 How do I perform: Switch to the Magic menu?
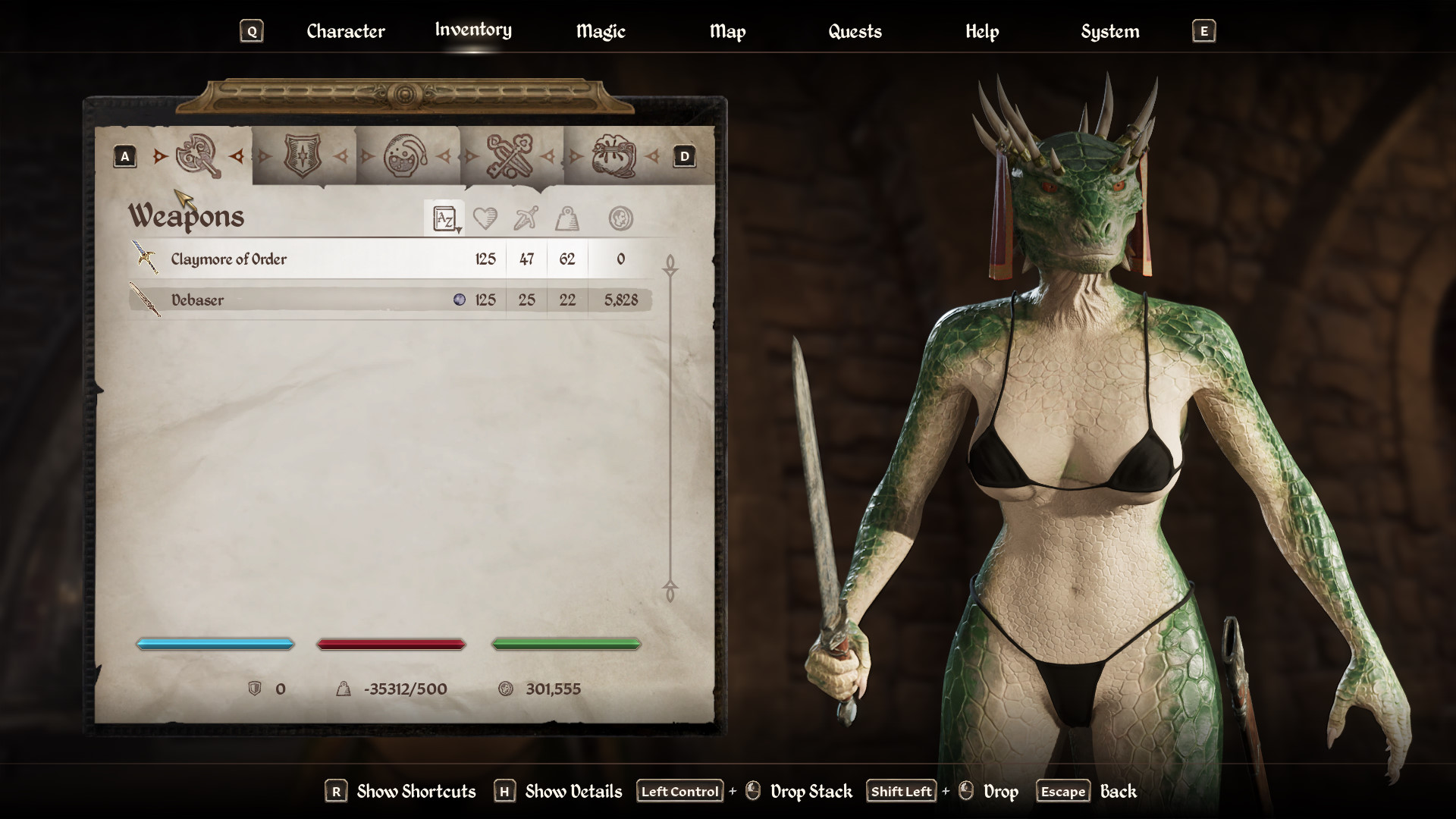tap(601, 31)
